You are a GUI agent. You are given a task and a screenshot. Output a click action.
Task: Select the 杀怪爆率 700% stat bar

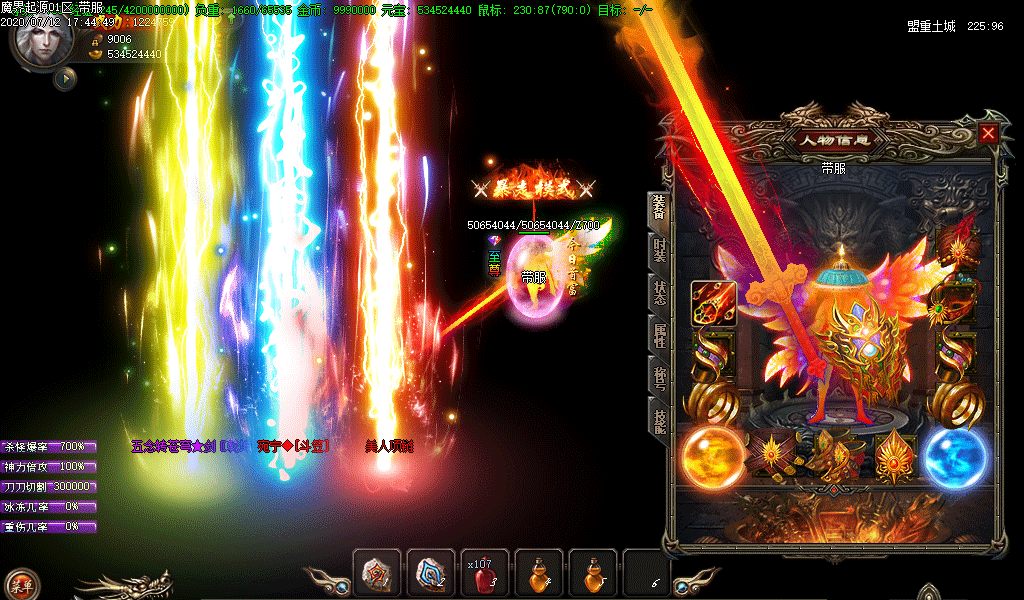tap(49, 446)
